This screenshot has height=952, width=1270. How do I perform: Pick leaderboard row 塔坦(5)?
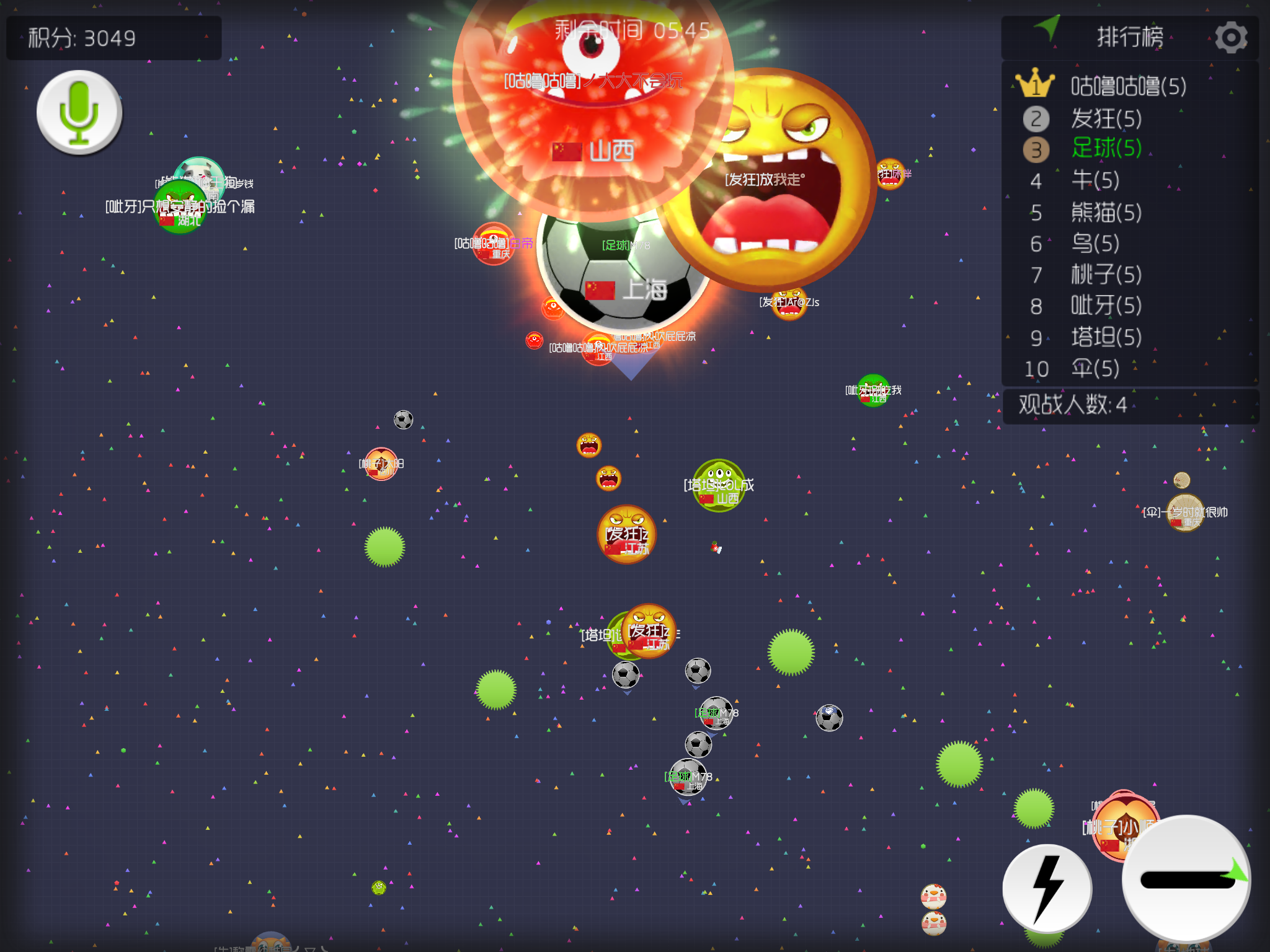point(1106,337)
